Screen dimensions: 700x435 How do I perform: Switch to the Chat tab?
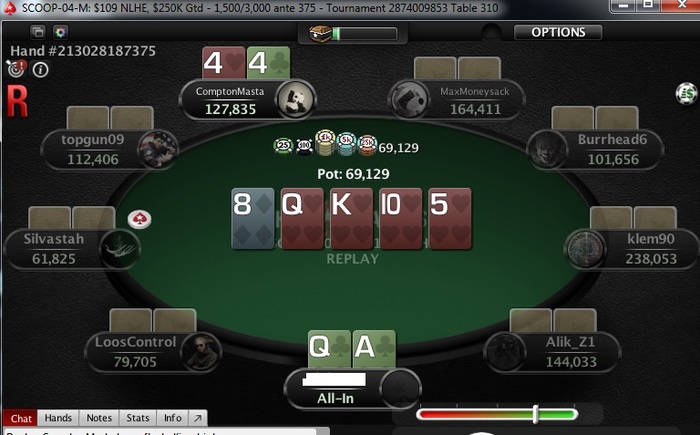pos(21,418)
